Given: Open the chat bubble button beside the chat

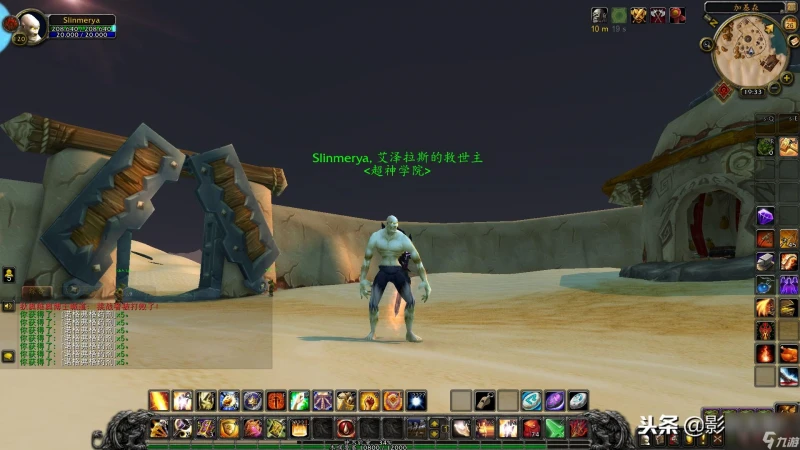Looking at the screenshot, I should (8, 355).
